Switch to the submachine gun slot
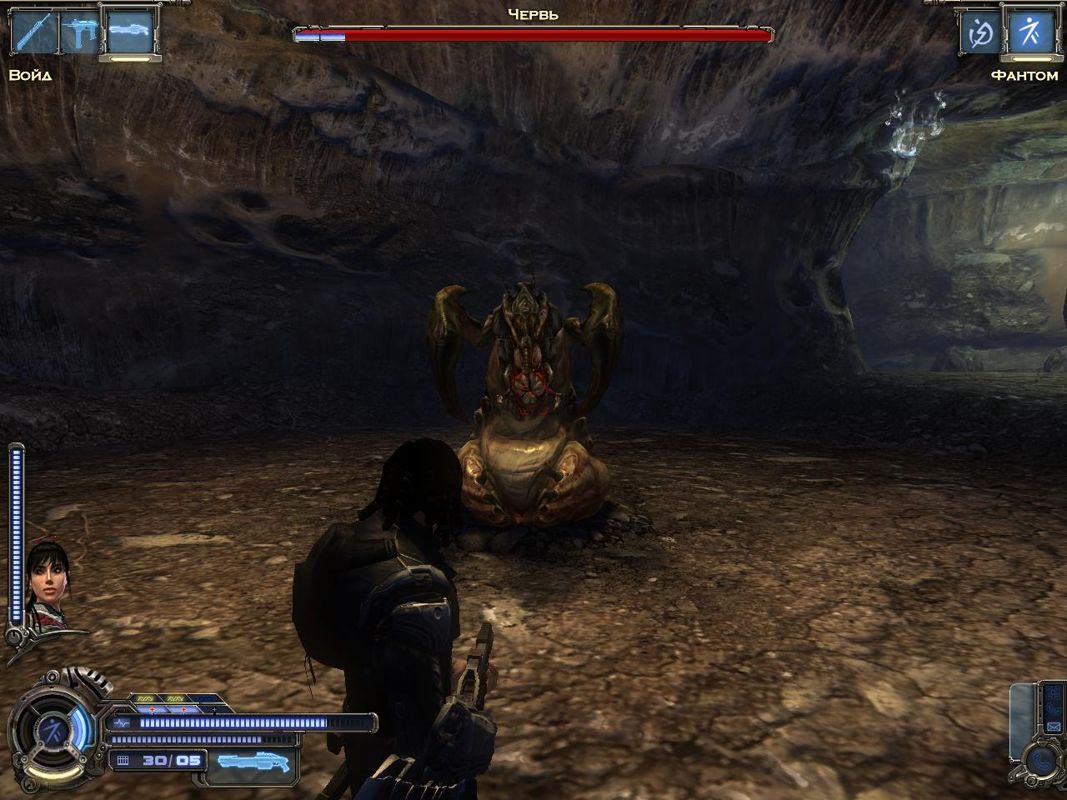 click(78, 33)
